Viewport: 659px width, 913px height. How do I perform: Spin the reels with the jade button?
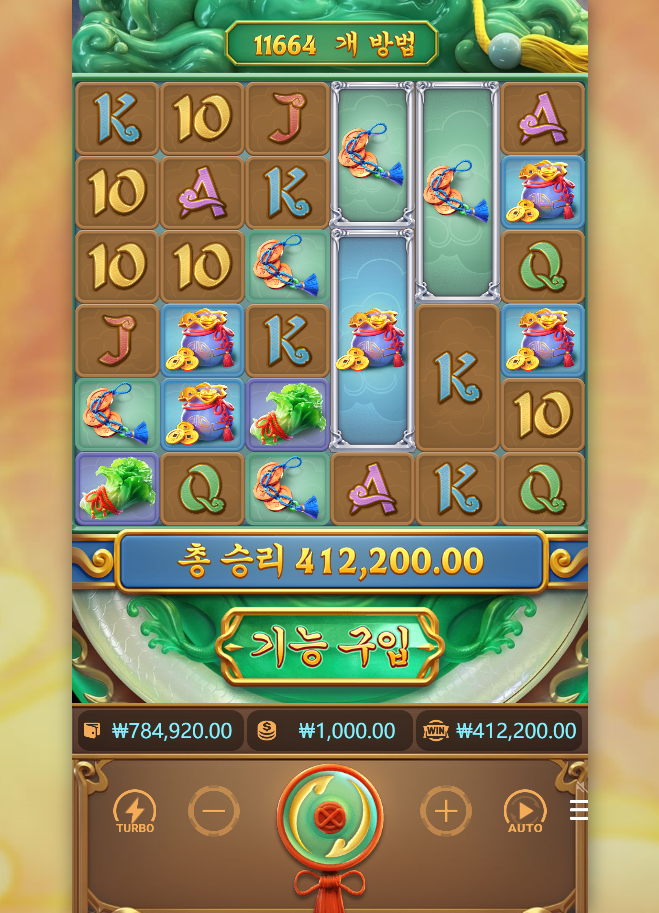329,818
